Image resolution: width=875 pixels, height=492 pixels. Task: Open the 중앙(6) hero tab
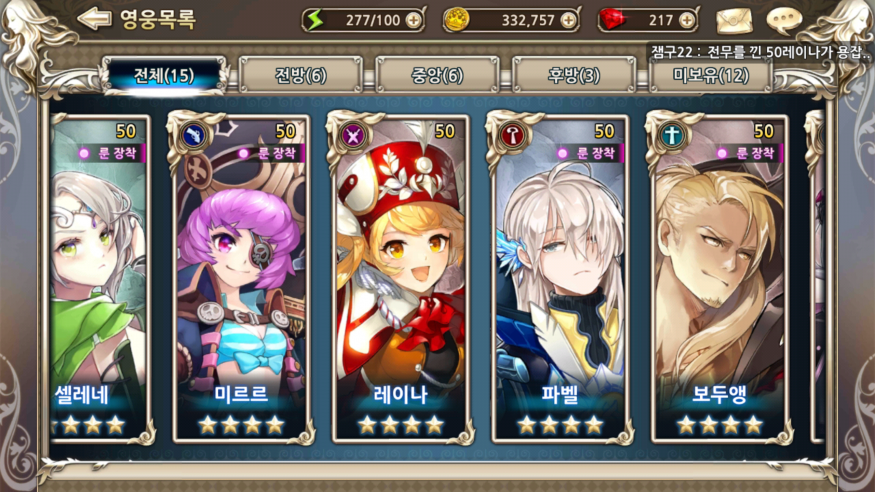click(437, 75)
